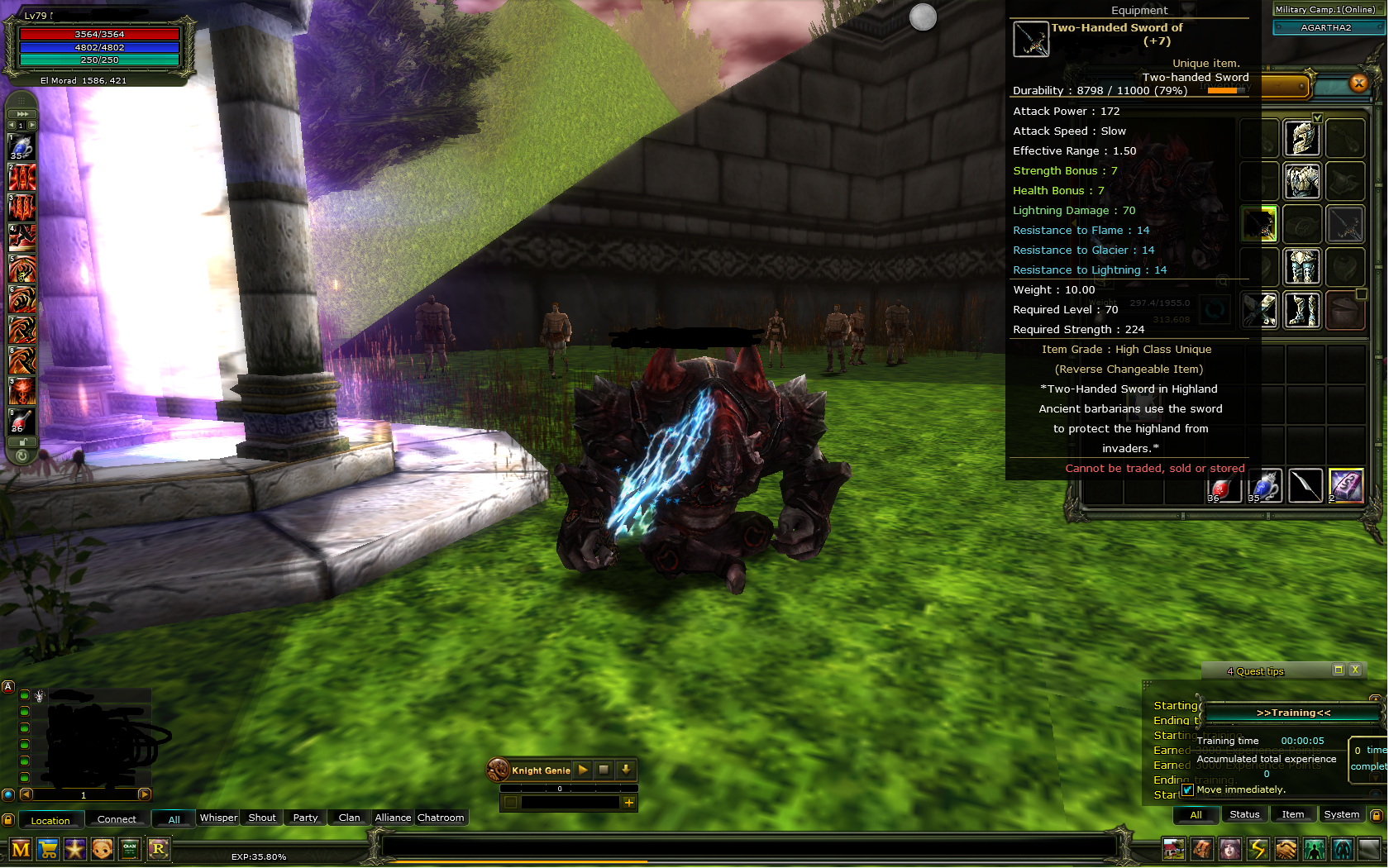Screen dimensions: 1389x868
Task: Click the house icon near the taskbar
Action: (1172, 849)
